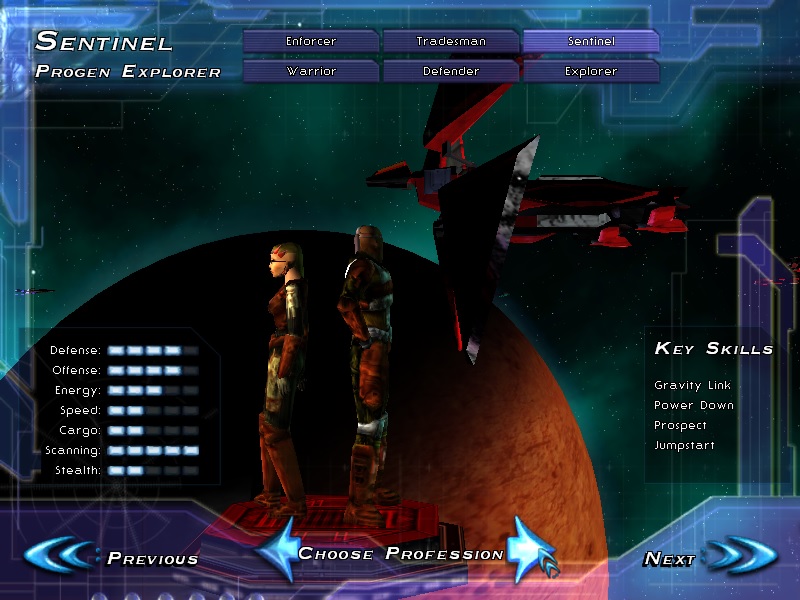Switch to the Warrior profession
The image size is (800, 600).
click(311, 72)
